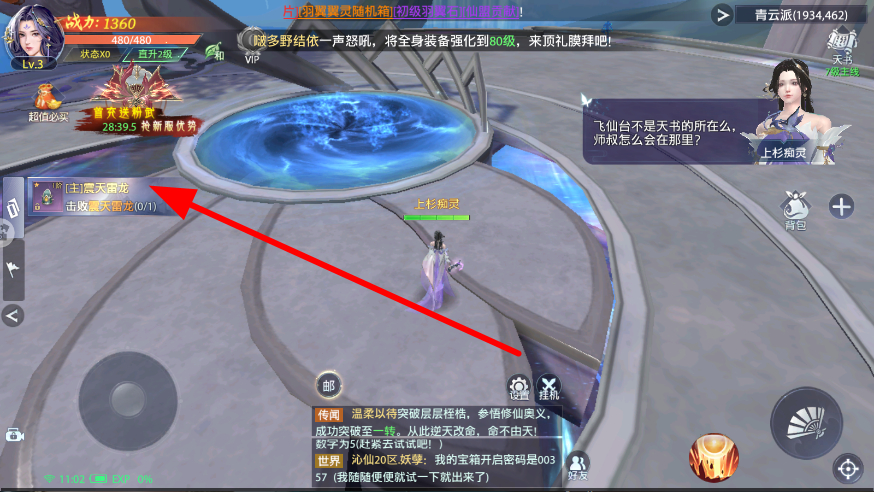This screenshot has height=492, width=874.
Task: Open the 设置 settings gear
Action: click(x=519, y=387)
